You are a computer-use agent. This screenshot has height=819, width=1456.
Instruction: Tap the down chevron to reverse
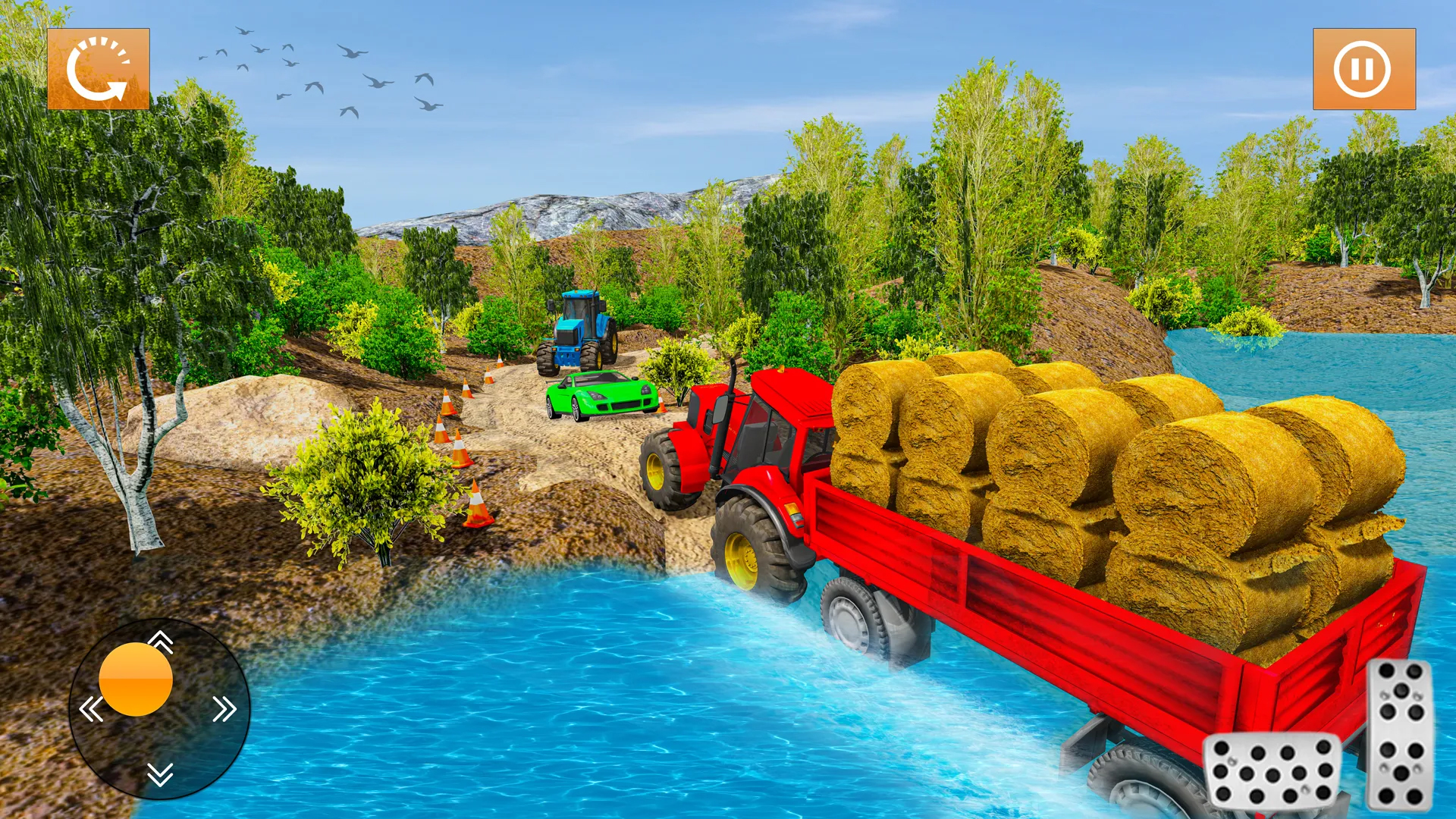(x=160, y=773)
